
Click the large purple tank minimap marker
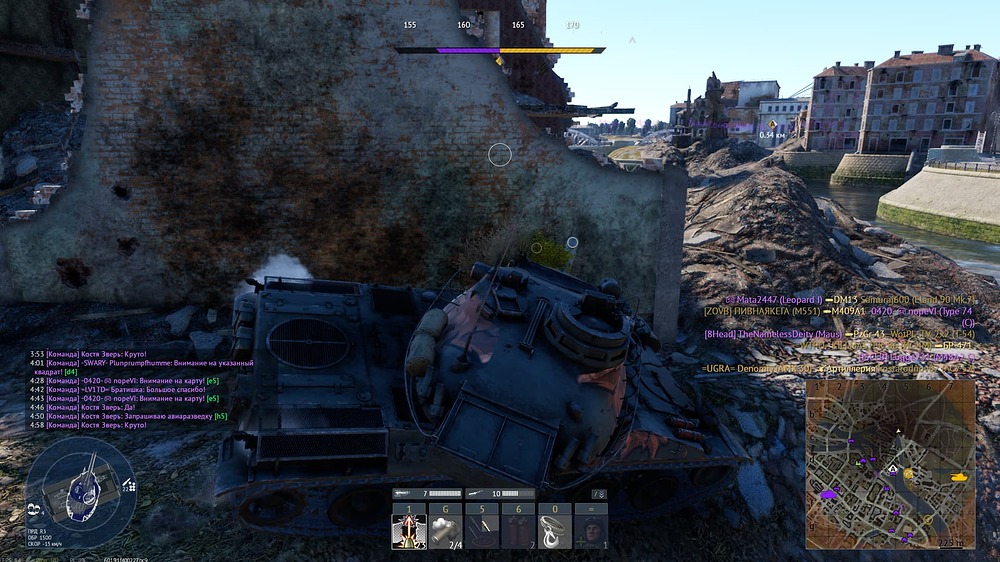click(x=829, y=493)
